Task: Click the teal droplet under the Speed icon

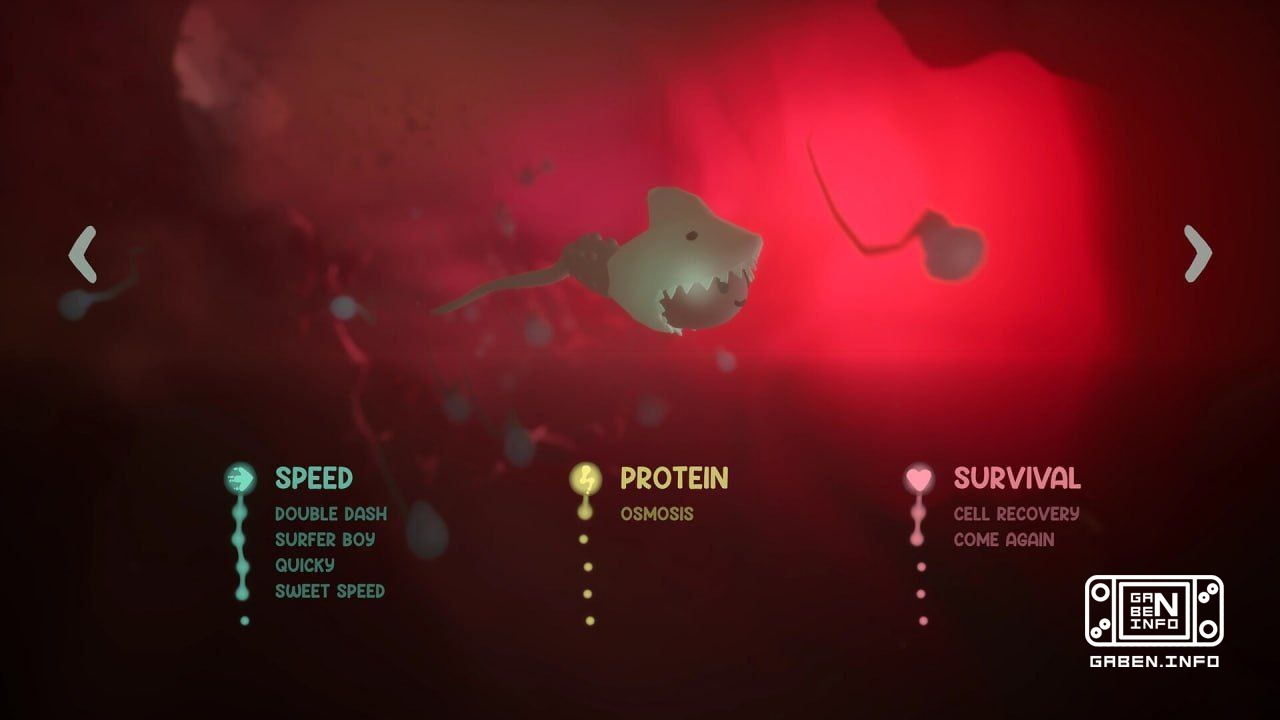Action: pos(238,512)
